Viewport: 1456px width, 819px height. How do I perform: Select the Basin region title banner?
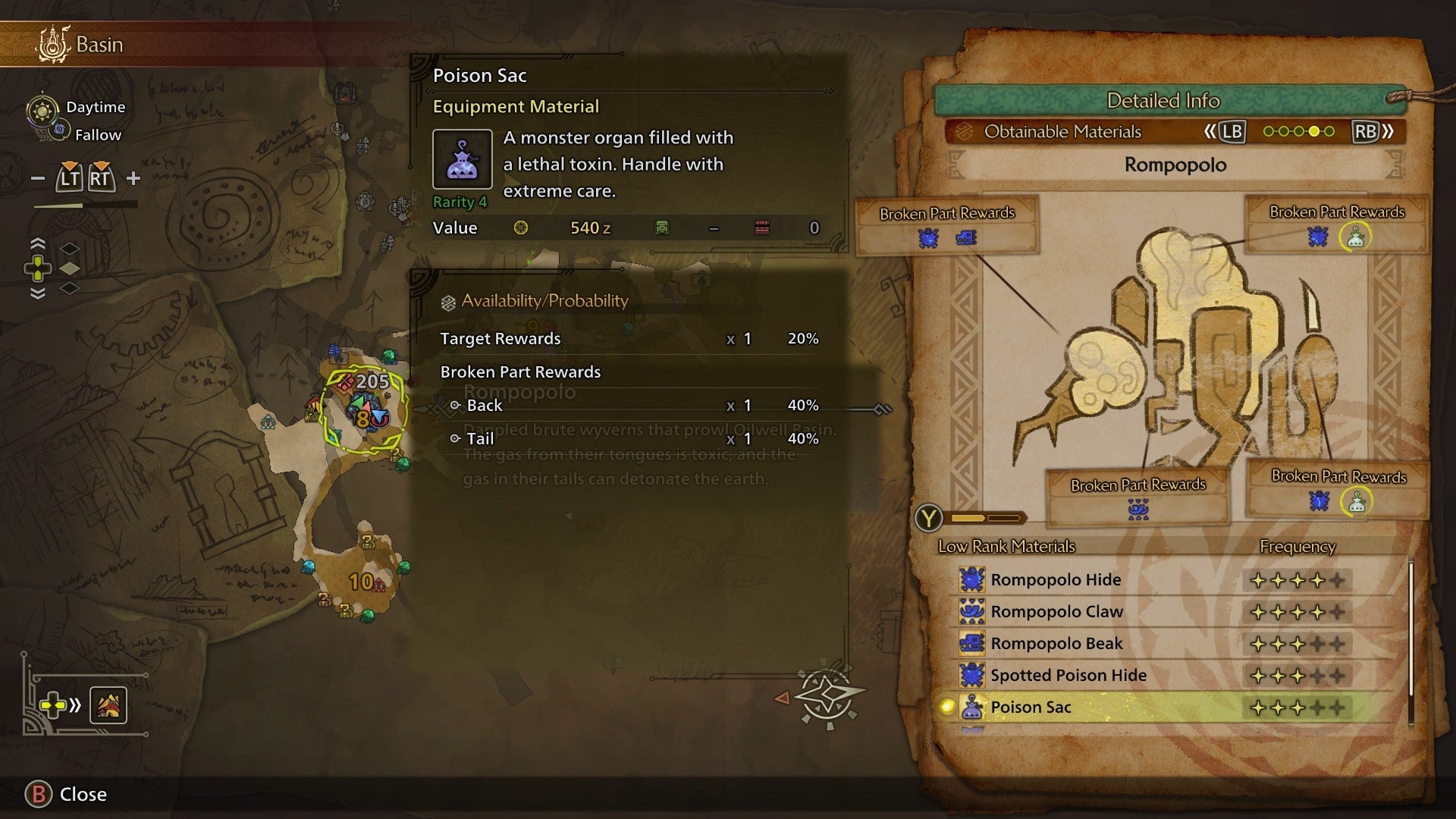pos(99,45)
